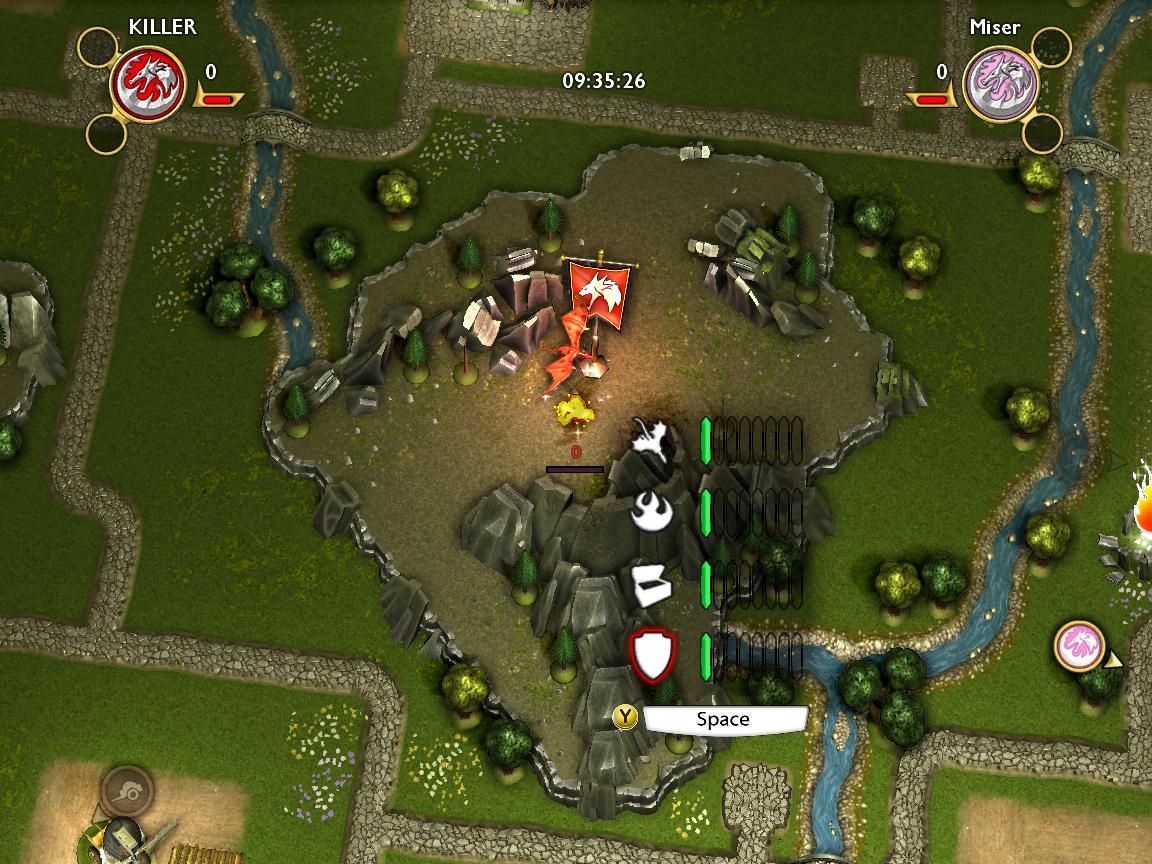Screen dimensions: 1152x864
Task: Select the red-outlined shield upgrade icon
Action: point(653,655)
